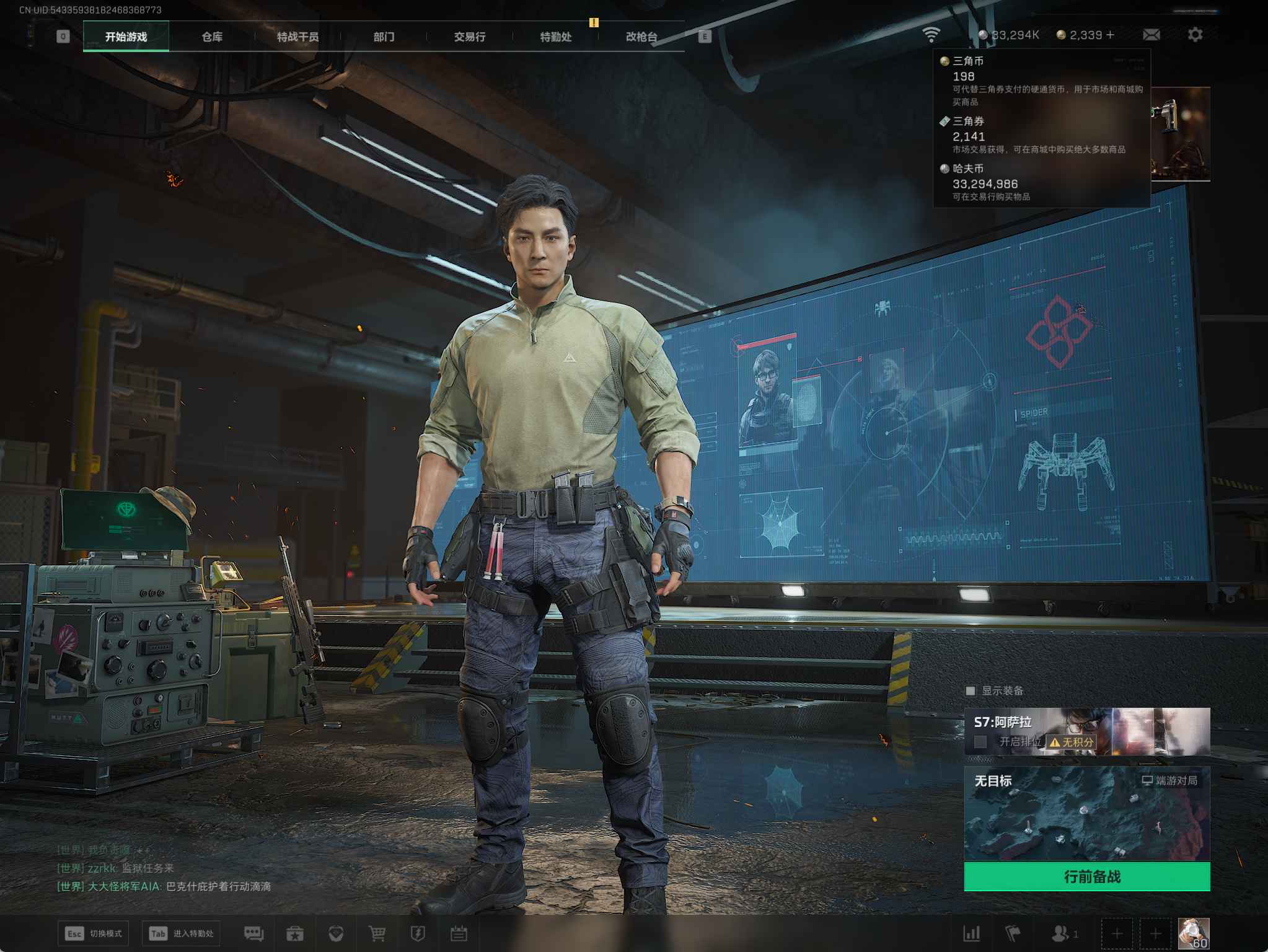Screen dimensions: 1268x952
Task: Open the star briefcase icon
Action: click(x=294, y=933)
